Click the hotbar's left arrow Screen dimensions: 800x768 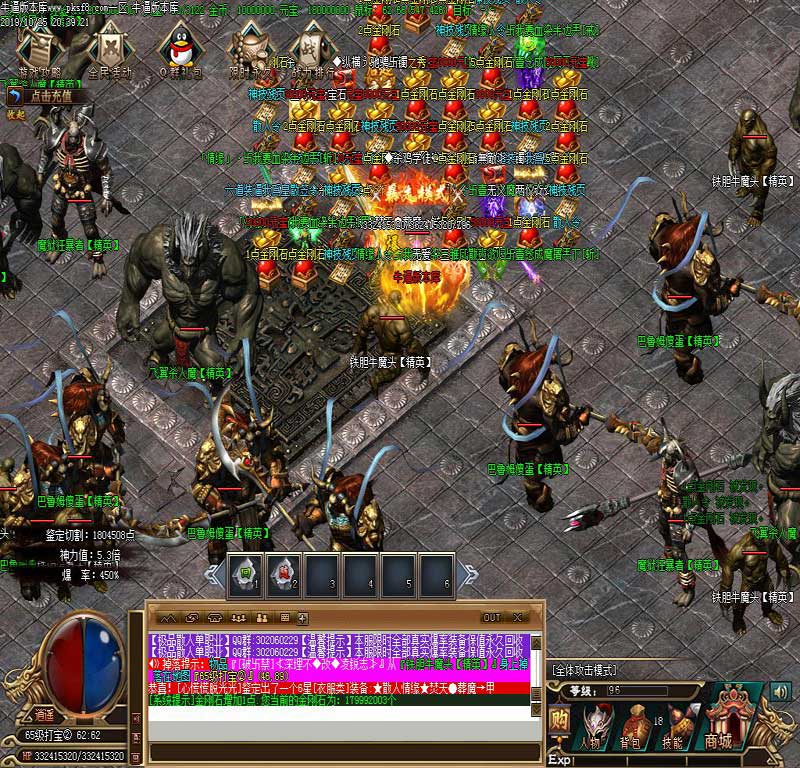pos(214,573)
